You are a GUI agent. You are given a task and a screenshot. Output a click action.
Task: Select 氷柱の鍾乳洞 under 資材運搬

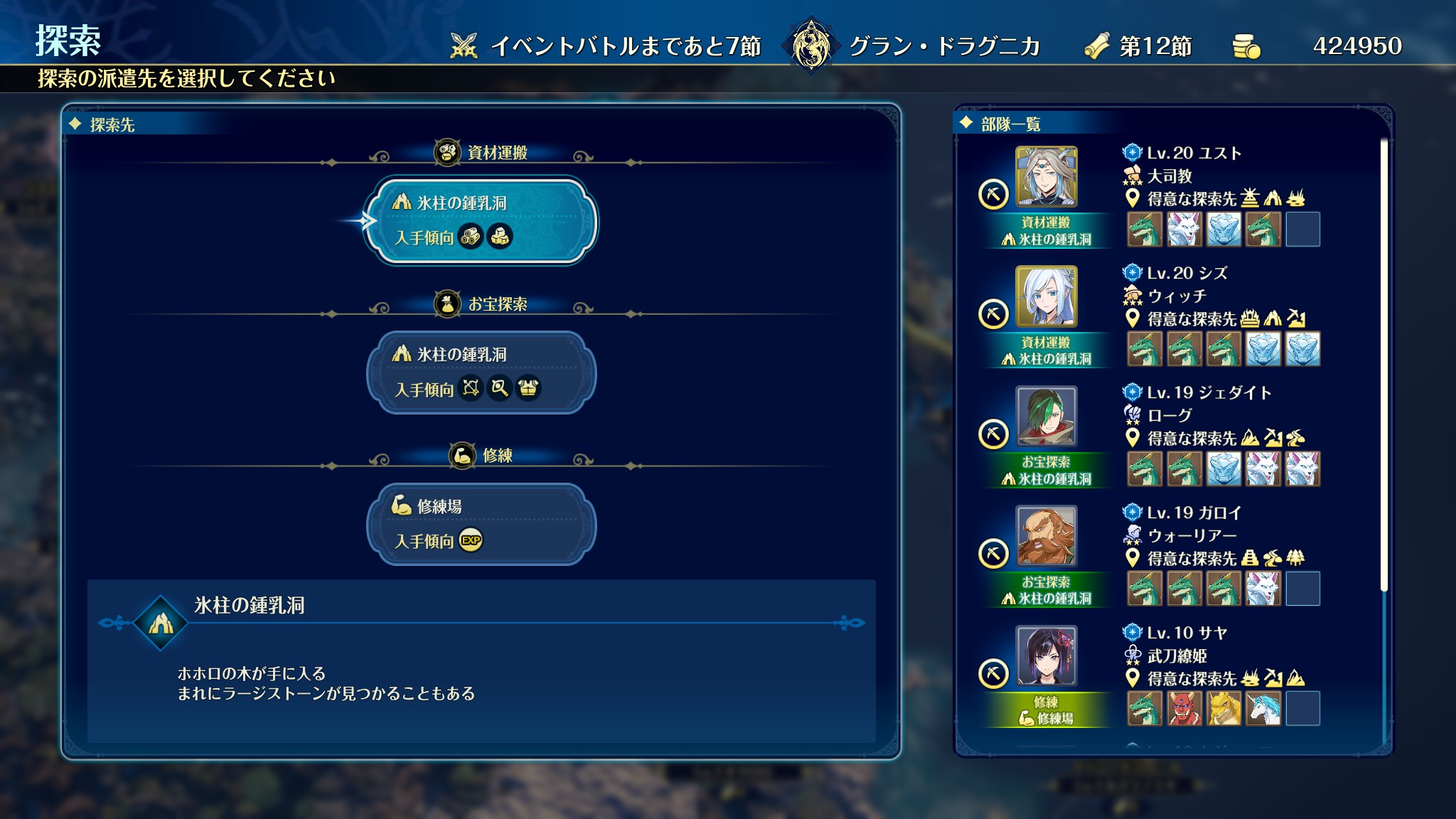point(481,221)
